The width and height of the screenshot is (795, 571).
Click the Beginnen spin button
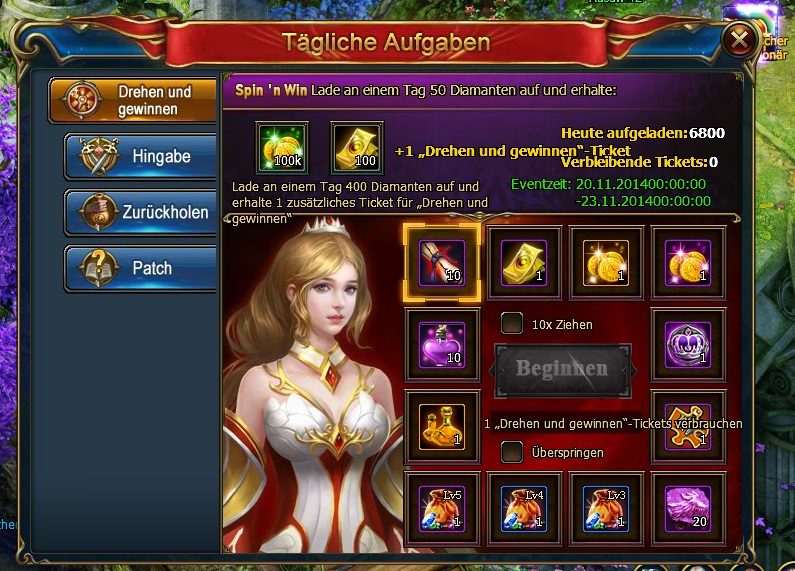pos(562,368)
